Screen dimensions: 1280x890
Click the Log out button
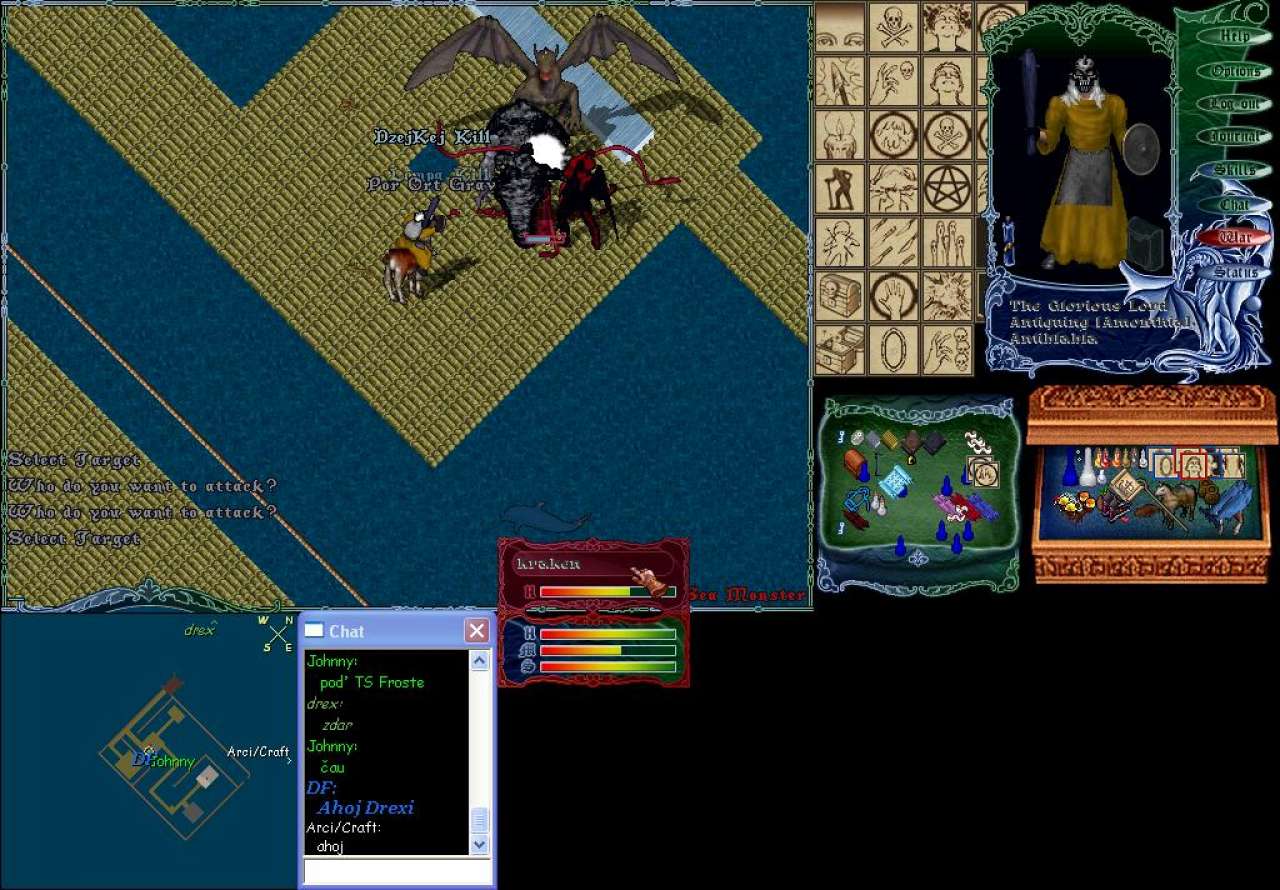click(1235, 104)
